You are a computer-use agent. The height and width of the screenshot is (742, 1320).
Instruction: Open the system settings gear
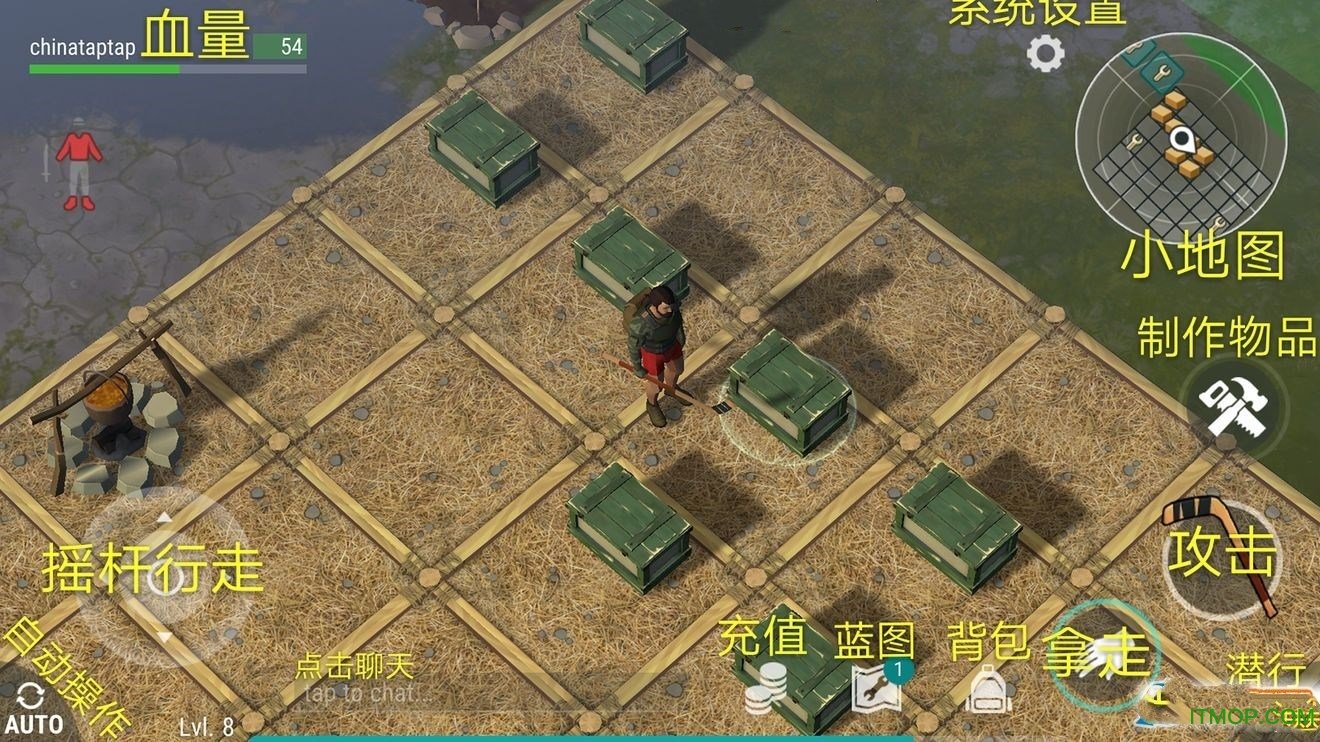point(1045,53)
